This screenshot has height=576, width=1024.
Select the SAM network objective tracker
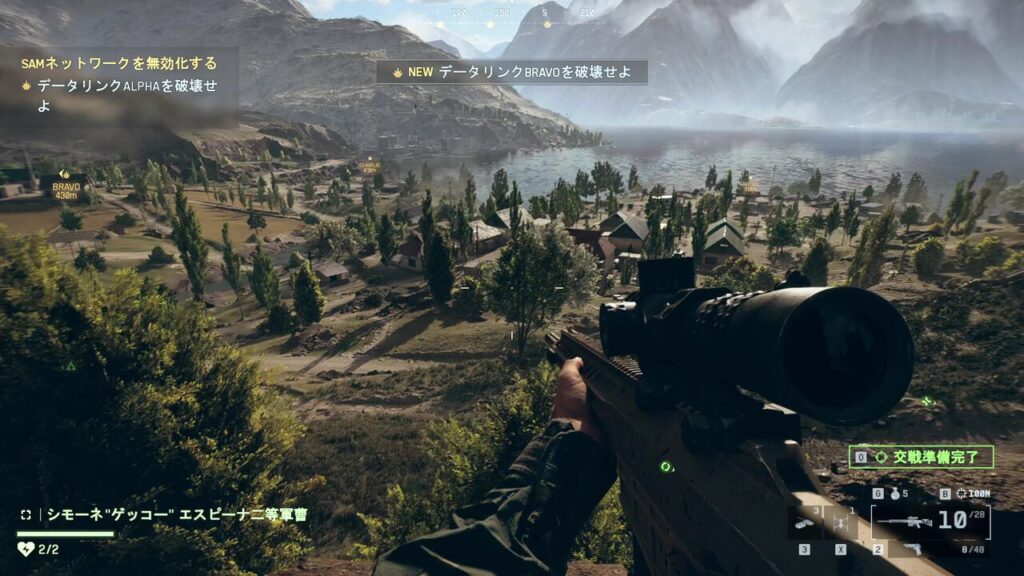tap(118, 63)
